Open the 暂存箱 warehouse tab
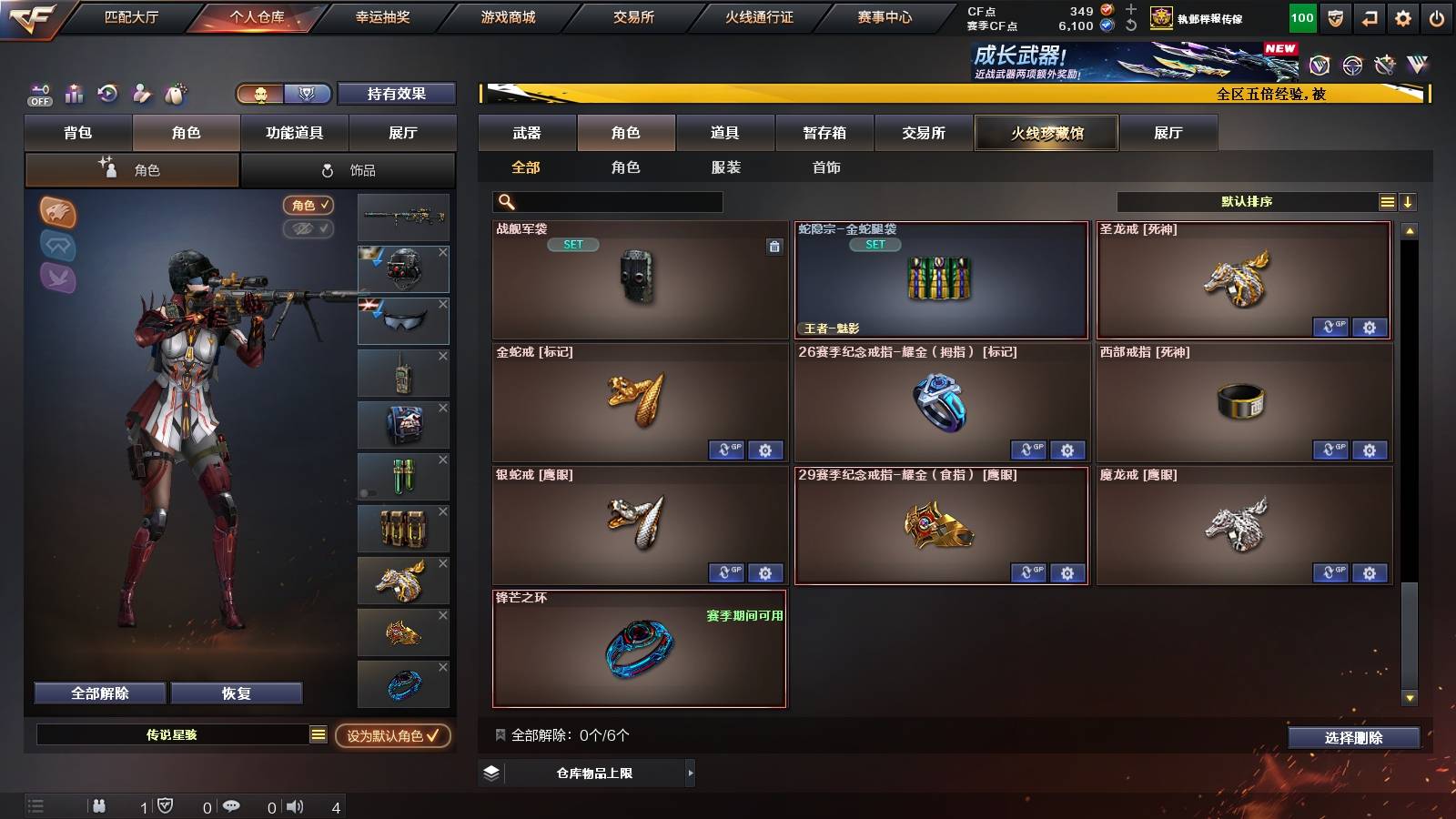 826,133
